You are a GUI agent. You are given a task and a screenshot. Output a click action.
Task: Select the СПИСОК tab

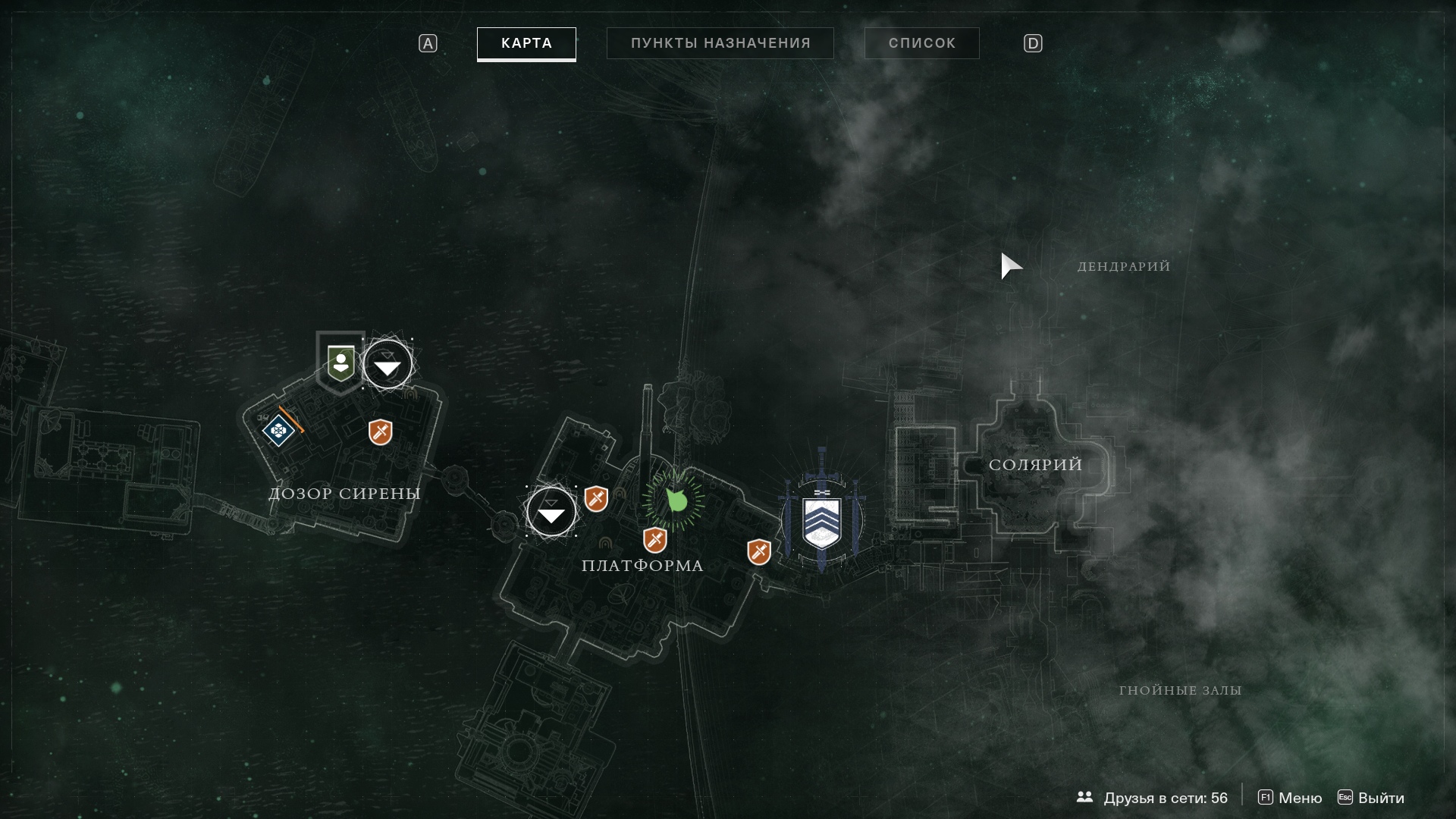[x=921, y=43]
